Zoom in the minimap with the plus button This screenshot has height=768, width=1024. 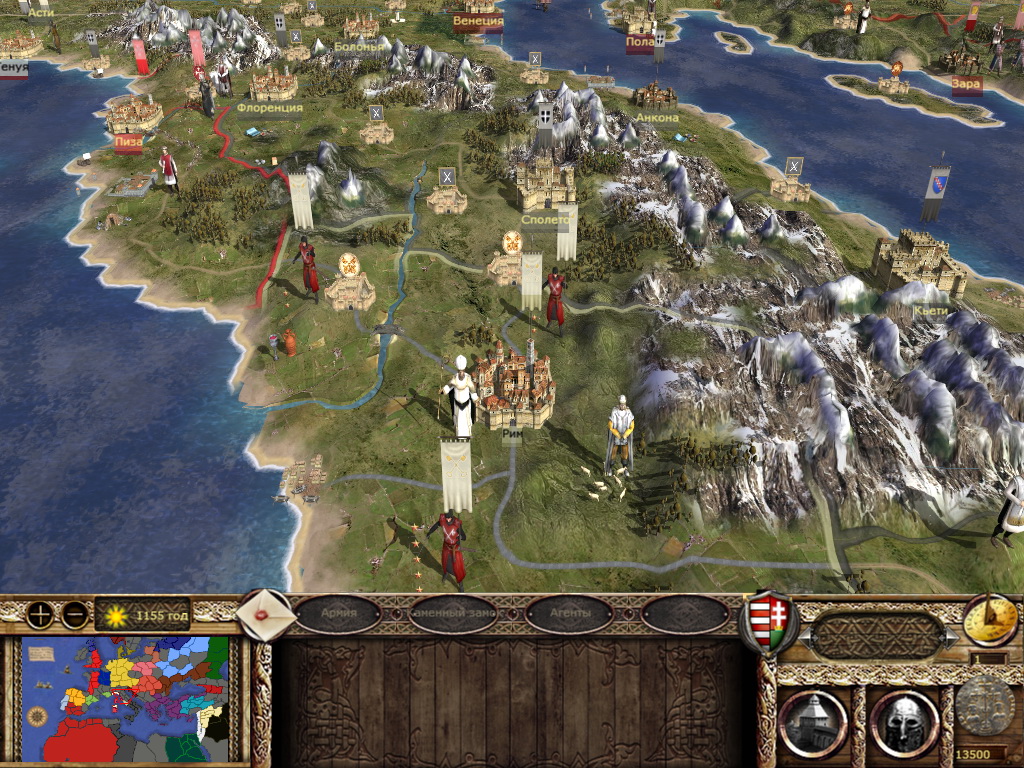40,615
